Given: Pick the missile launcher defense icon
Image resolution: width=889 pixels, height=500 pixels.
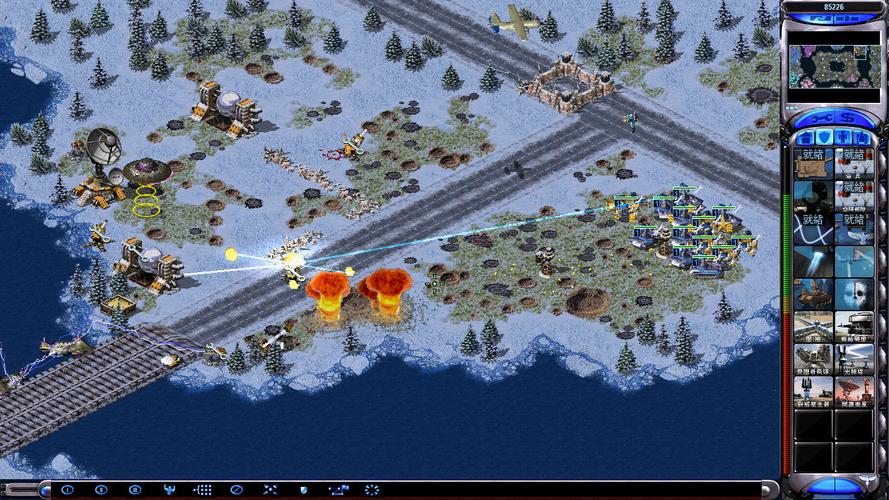Looking at the screenshot, I should pos(812,357).
